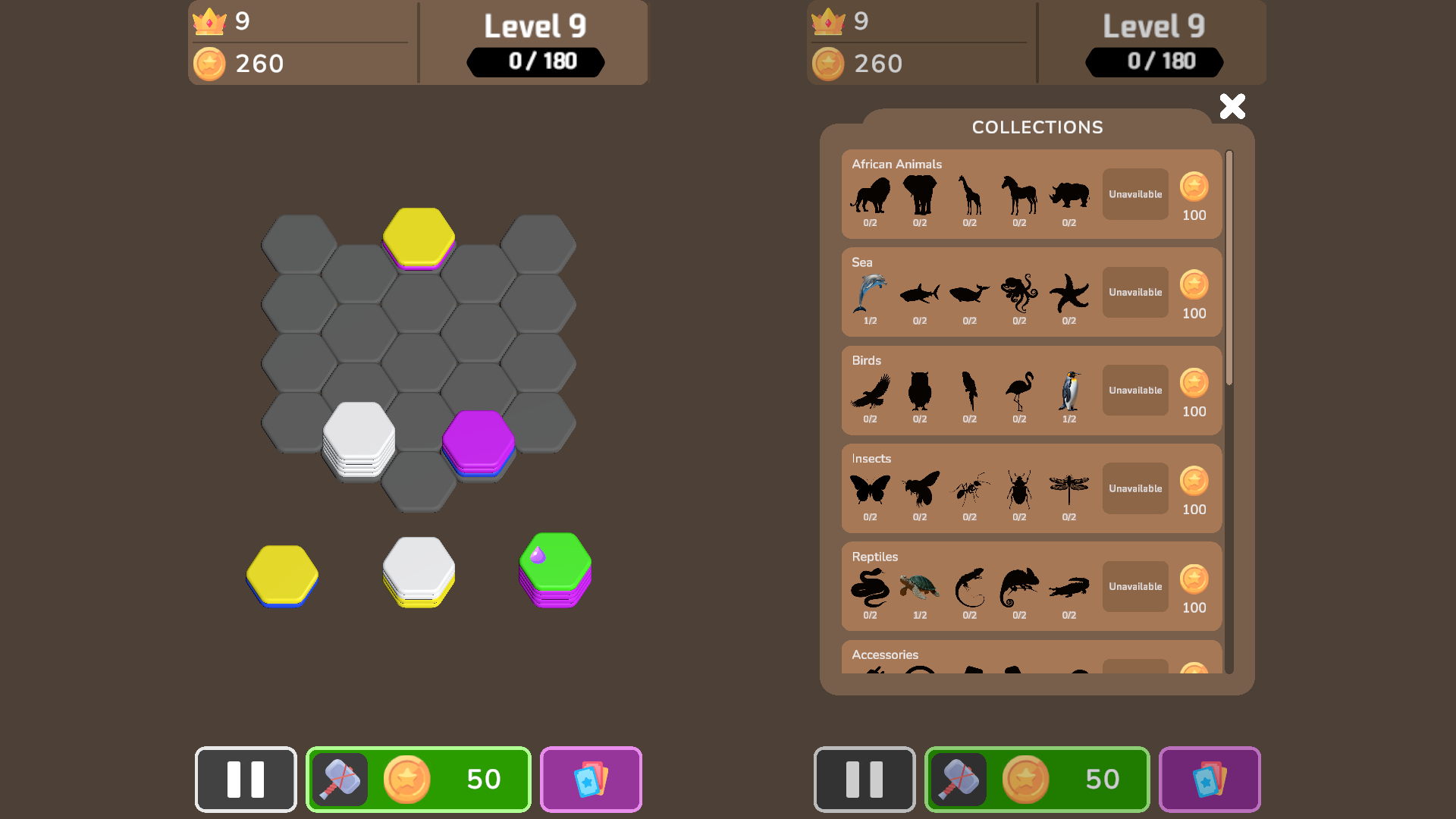Click the Unavailable button for African Animals

tap(1134, 193)
